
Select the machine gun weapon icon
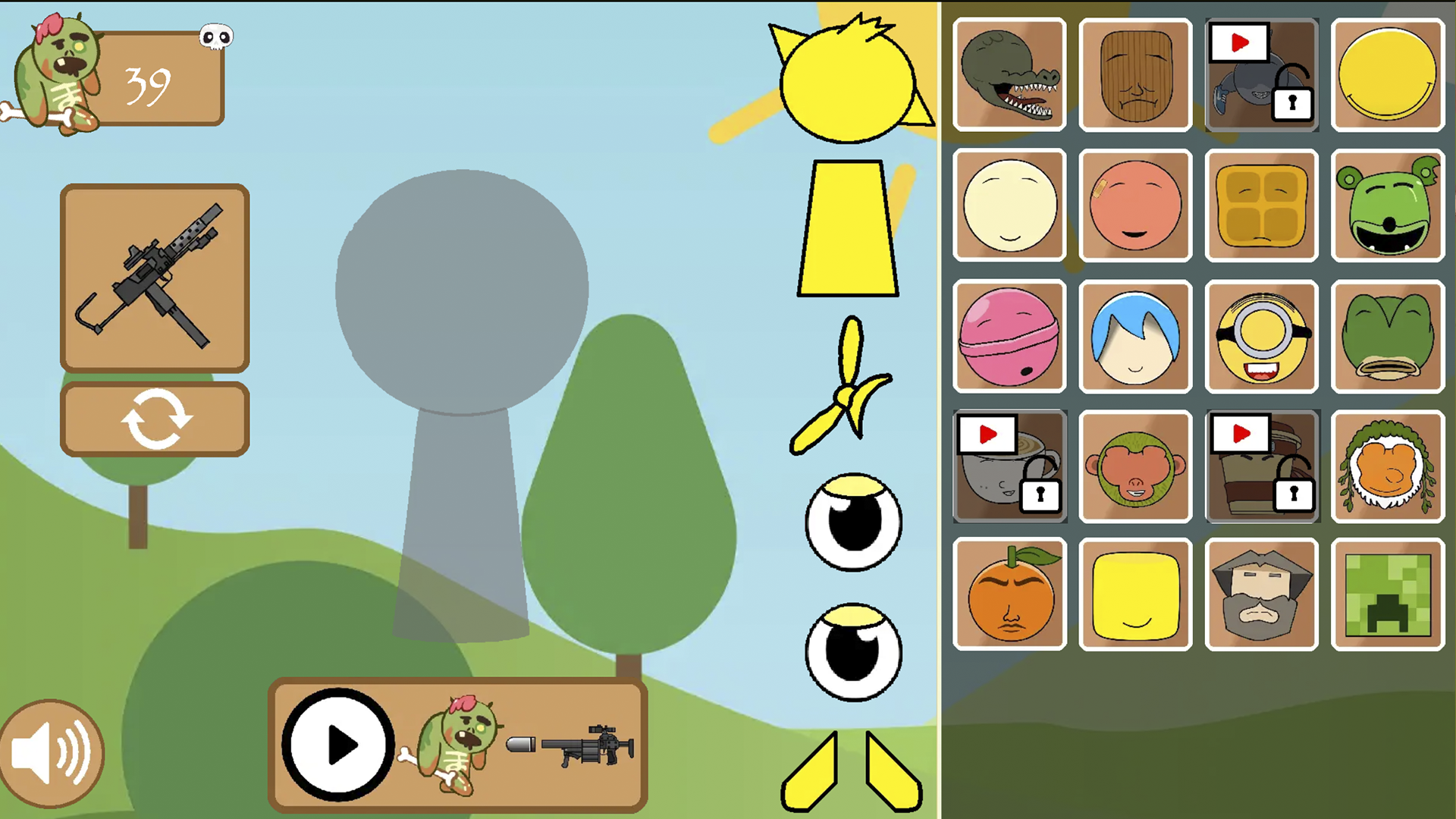(154, 277)
